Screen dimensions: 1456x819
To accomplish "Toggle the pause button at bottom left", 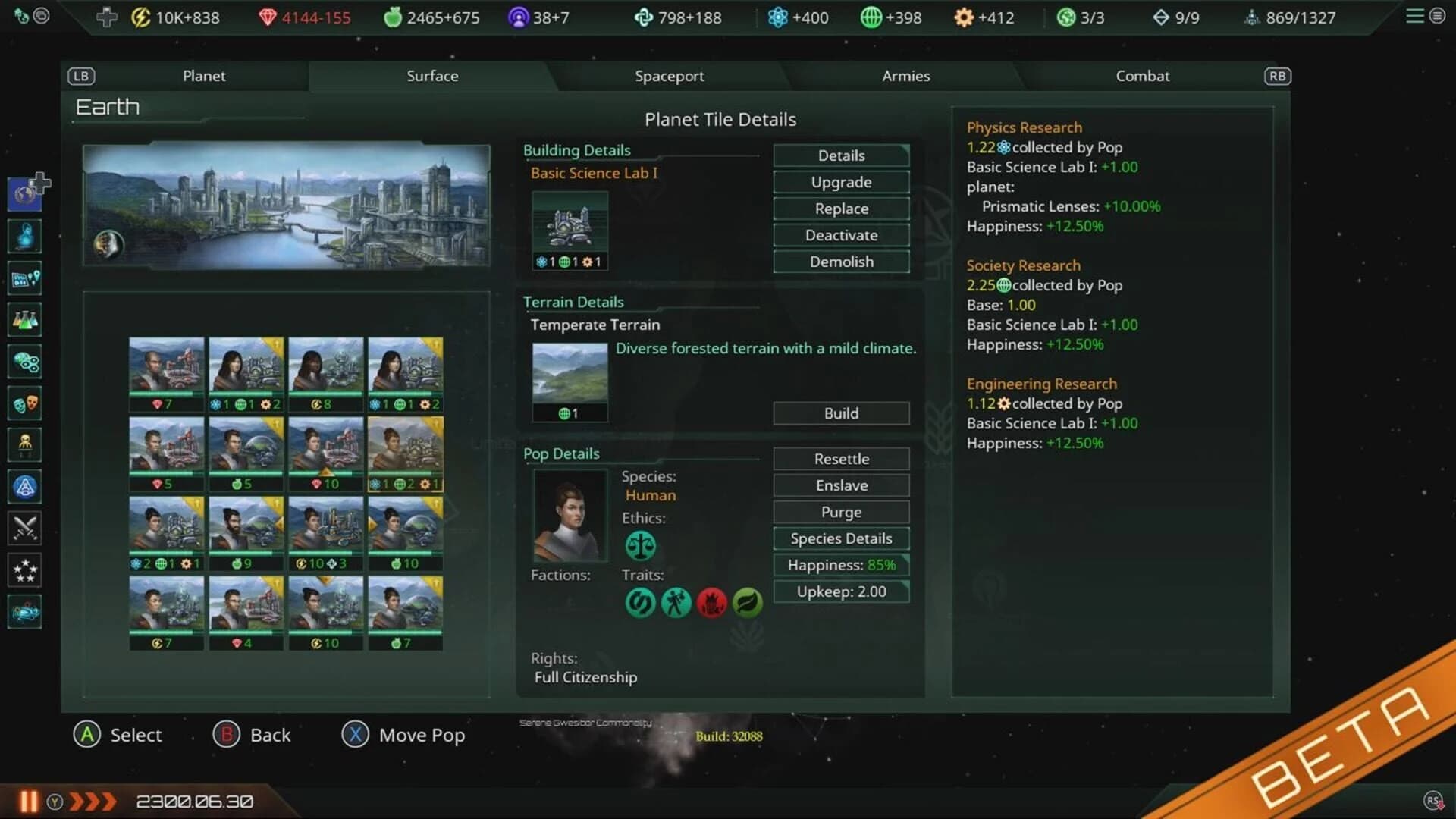I will pos(29,801).
